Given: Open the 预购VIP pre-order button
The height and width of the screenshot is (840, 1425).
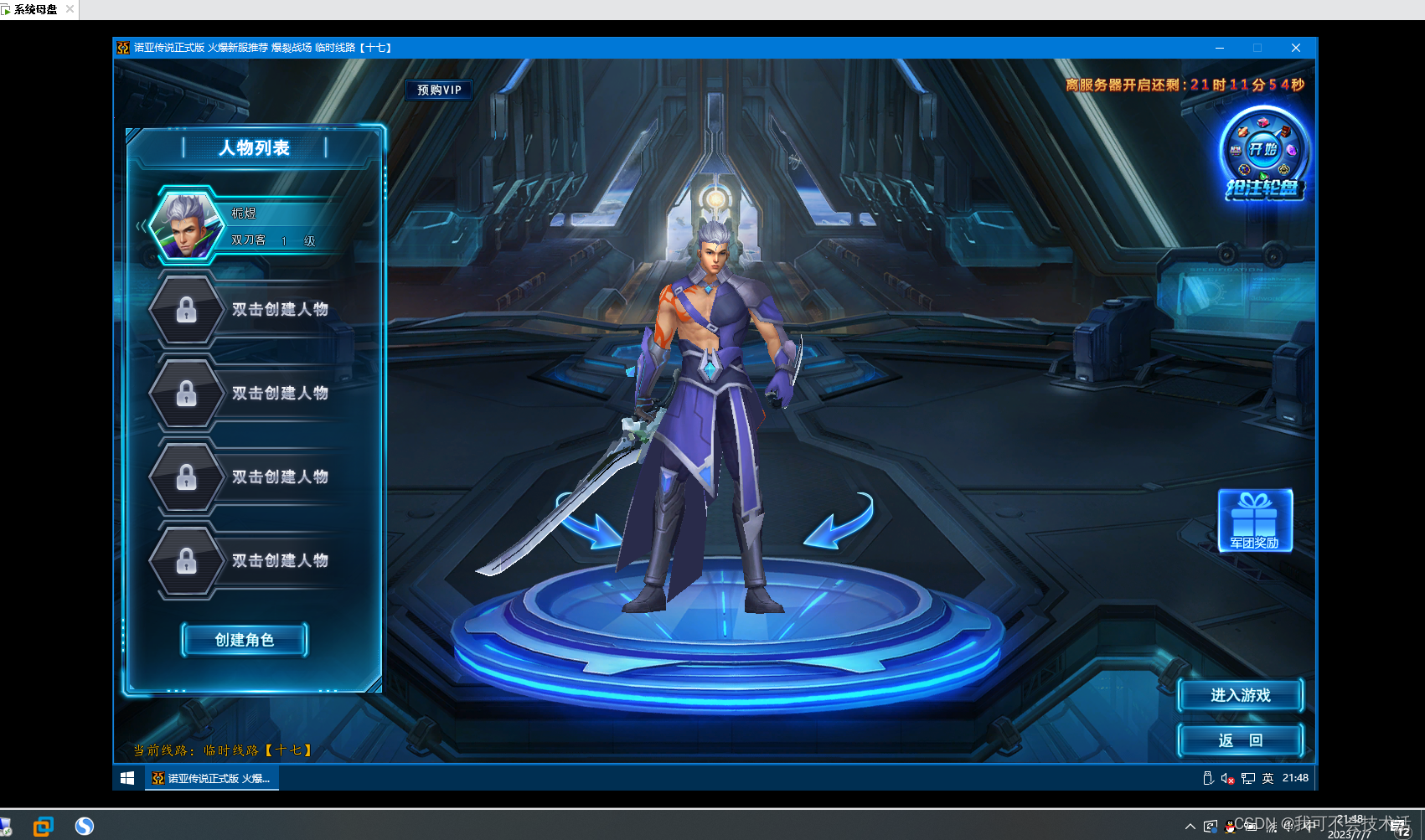Looking at the screenshot, I should coord(439,90).
